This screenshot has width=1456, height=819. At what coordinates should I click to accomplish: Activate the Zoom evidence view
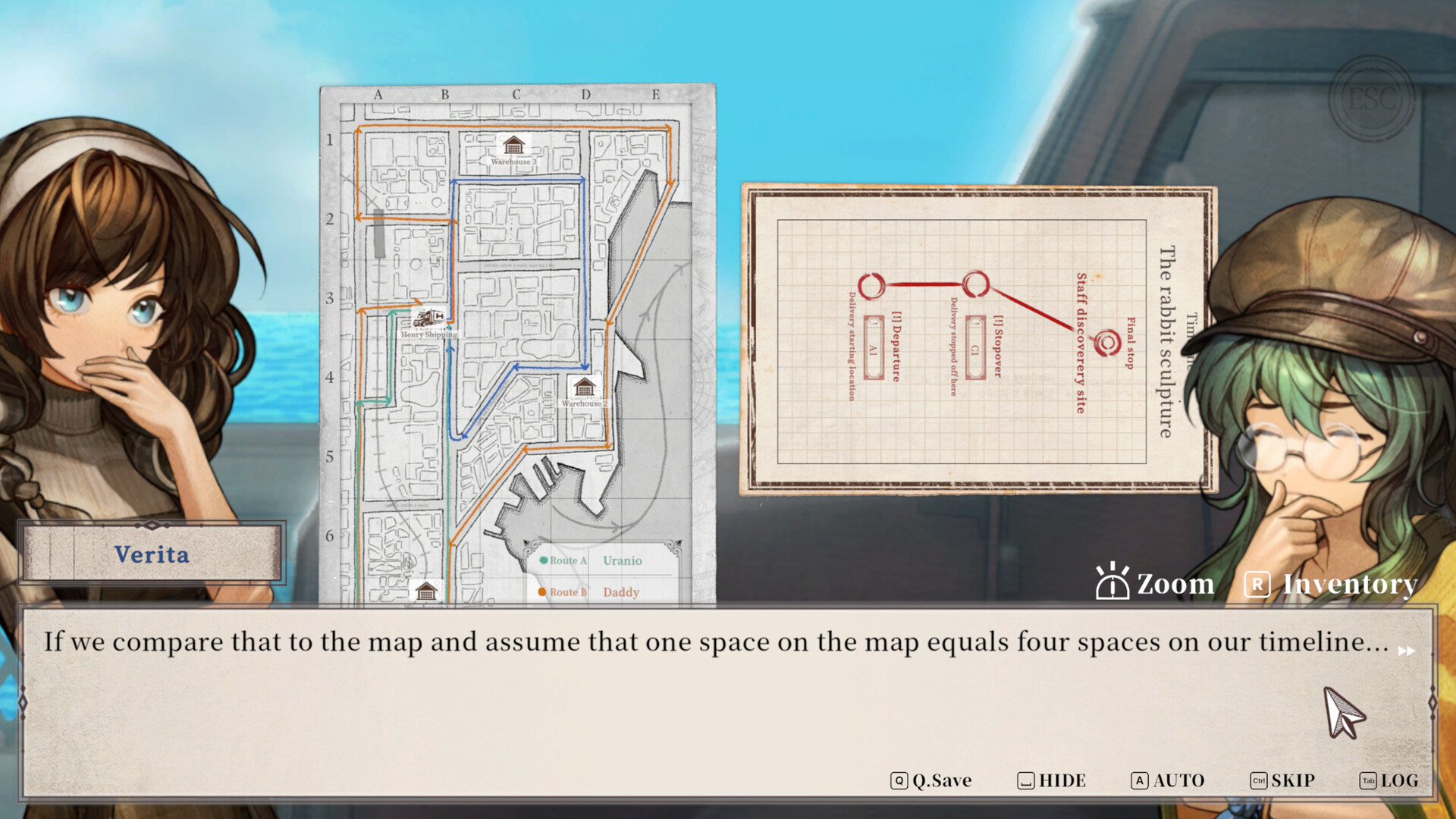point(1155,583)
